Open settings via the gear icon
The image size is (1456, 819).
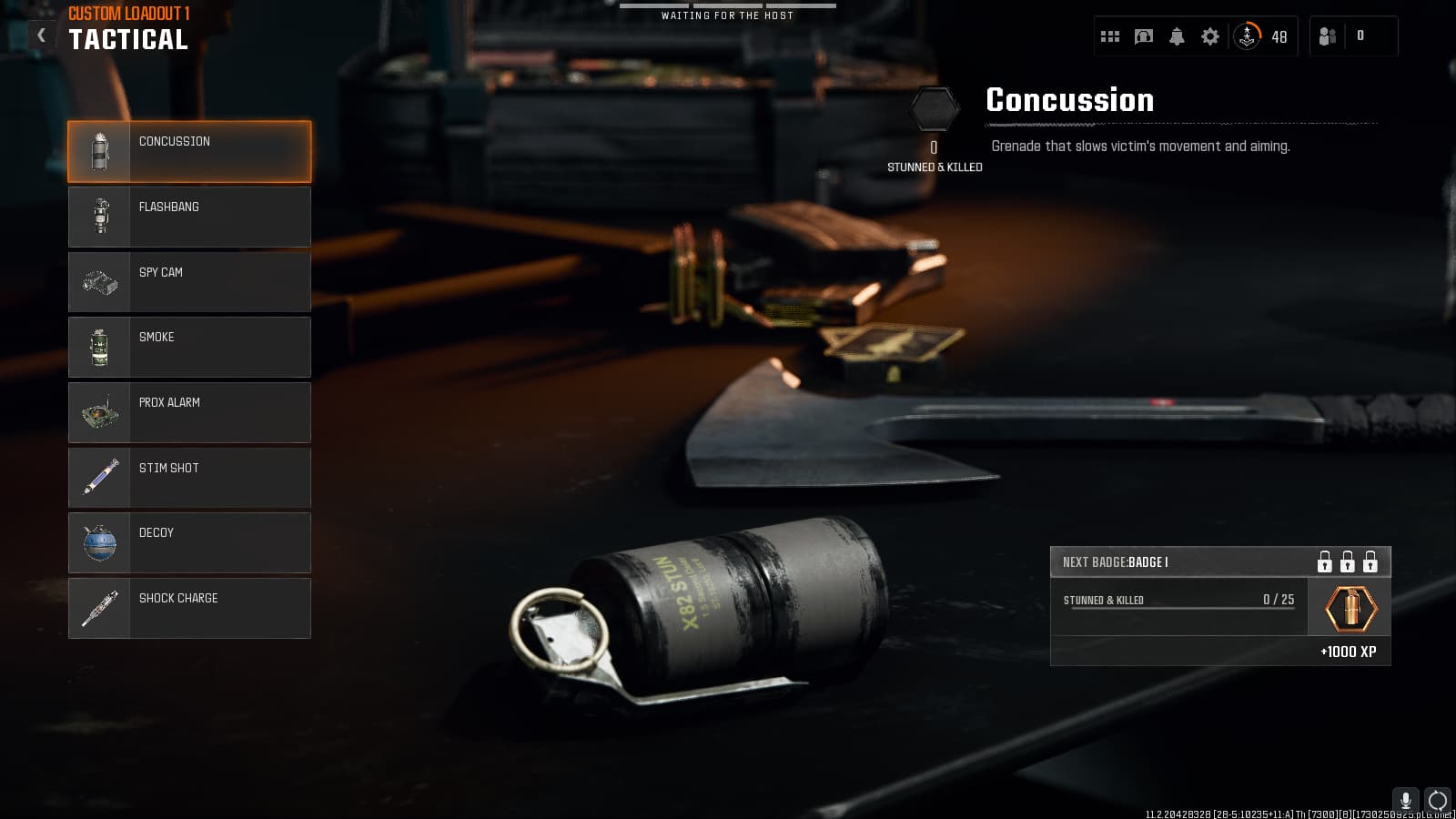coord(1210,36)
